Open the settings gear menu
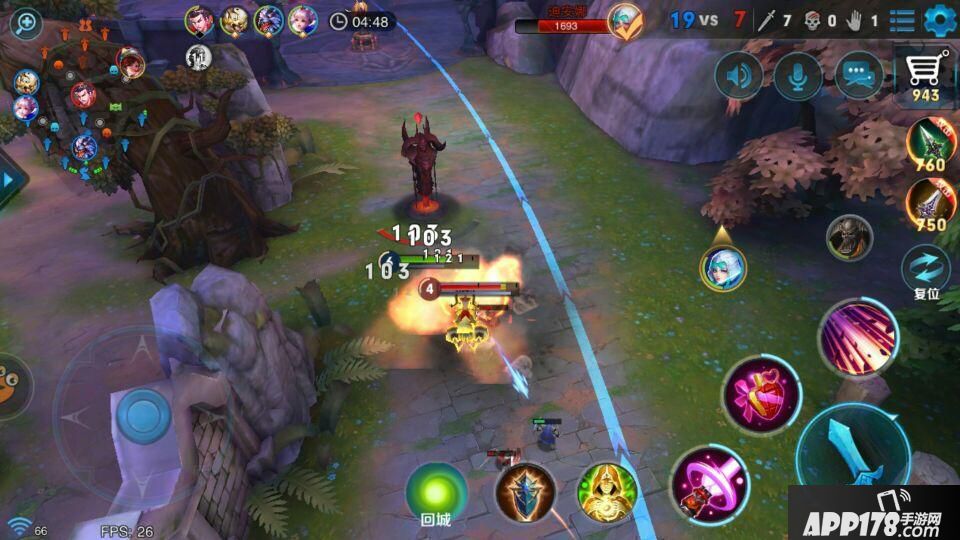 click(939, 19)
